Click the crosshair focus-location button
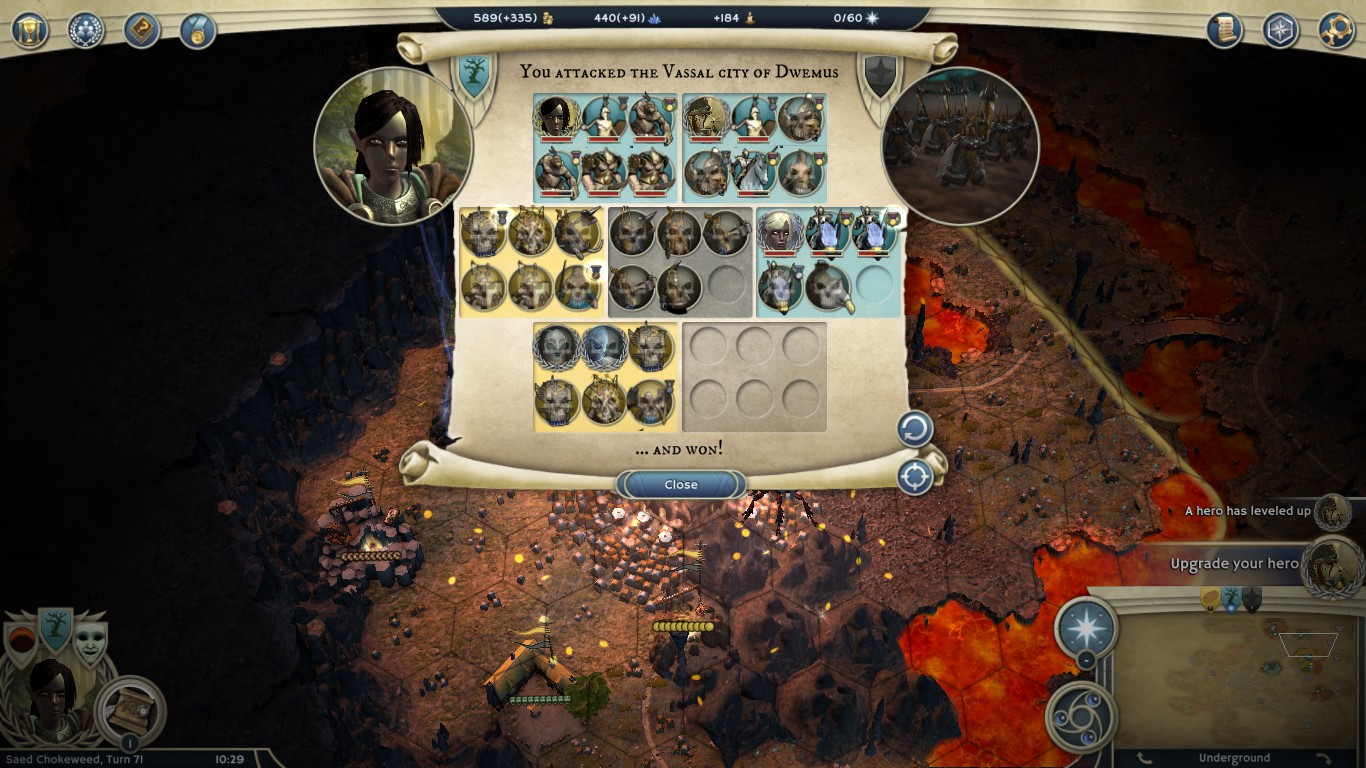 [x=914, y=477]
